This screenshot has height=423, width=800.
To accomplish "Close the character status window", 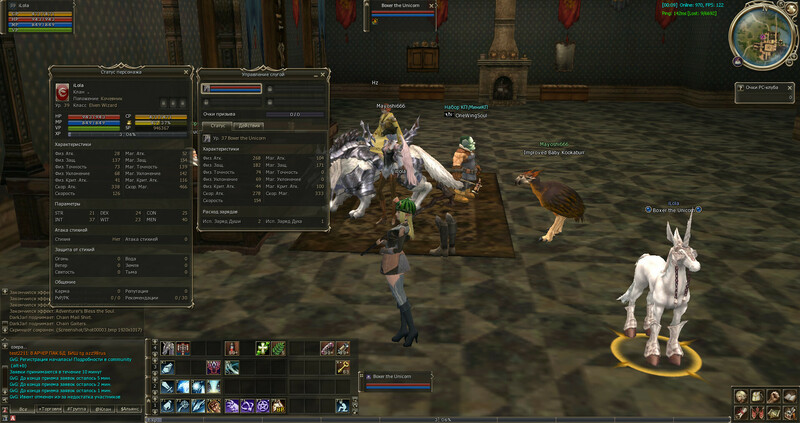I will coord(186,72).
